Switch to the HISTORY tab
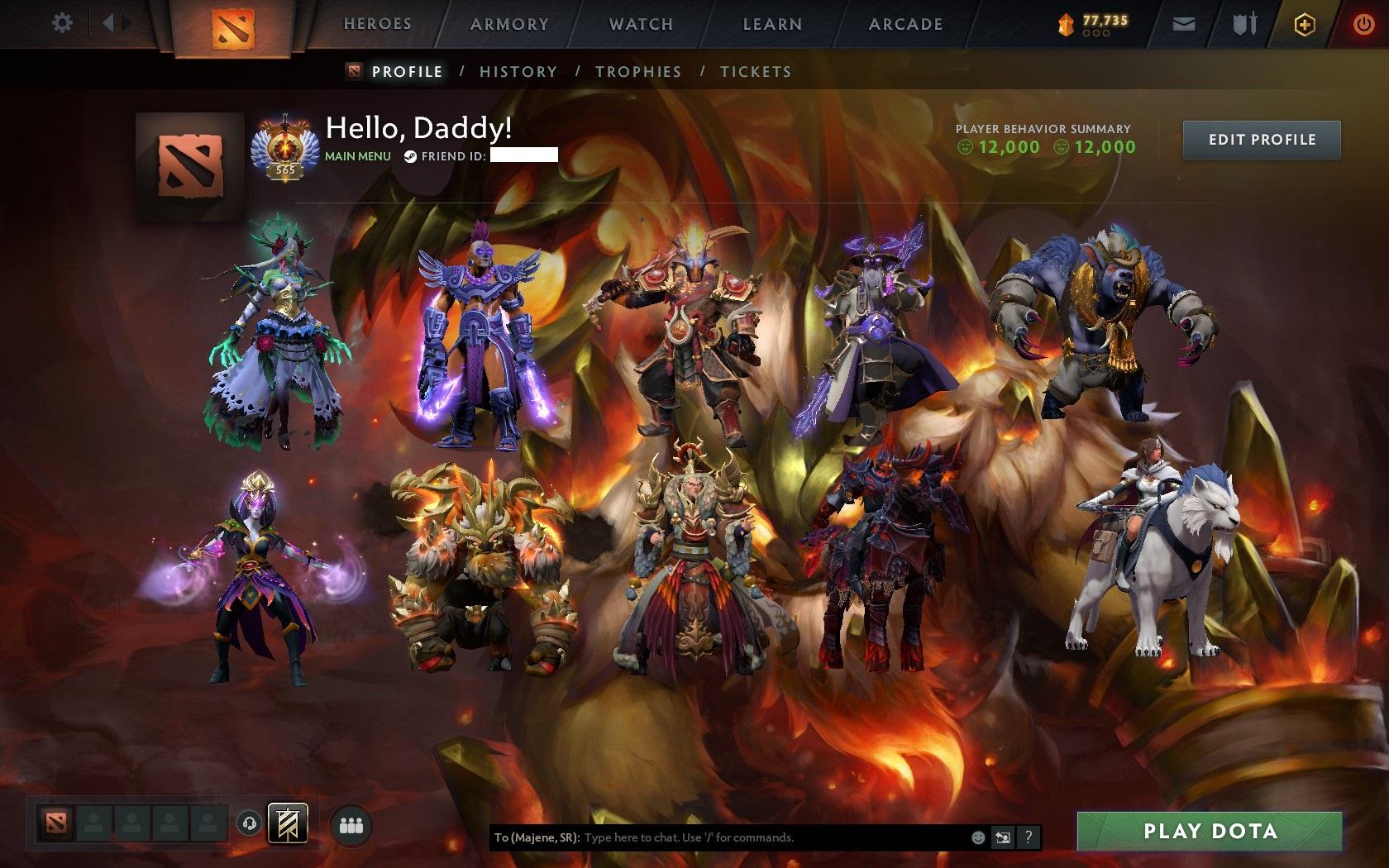 518,71
